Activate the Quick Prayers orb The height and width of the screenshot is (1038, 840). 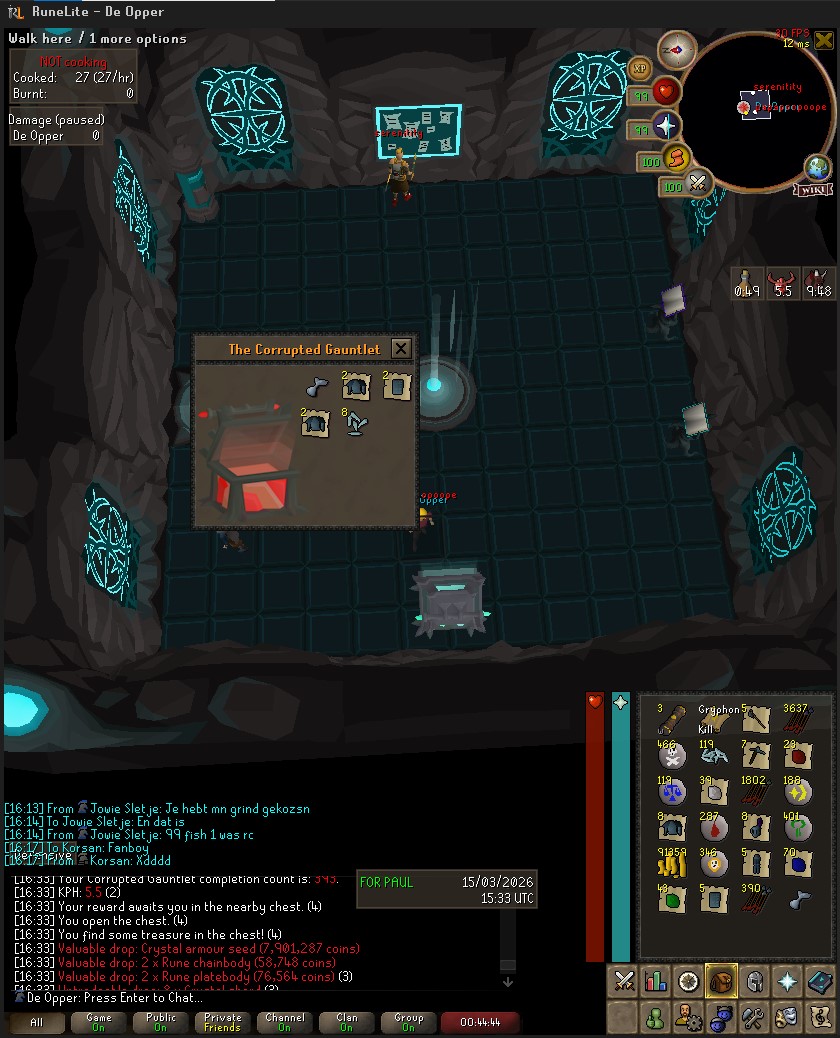666,127
